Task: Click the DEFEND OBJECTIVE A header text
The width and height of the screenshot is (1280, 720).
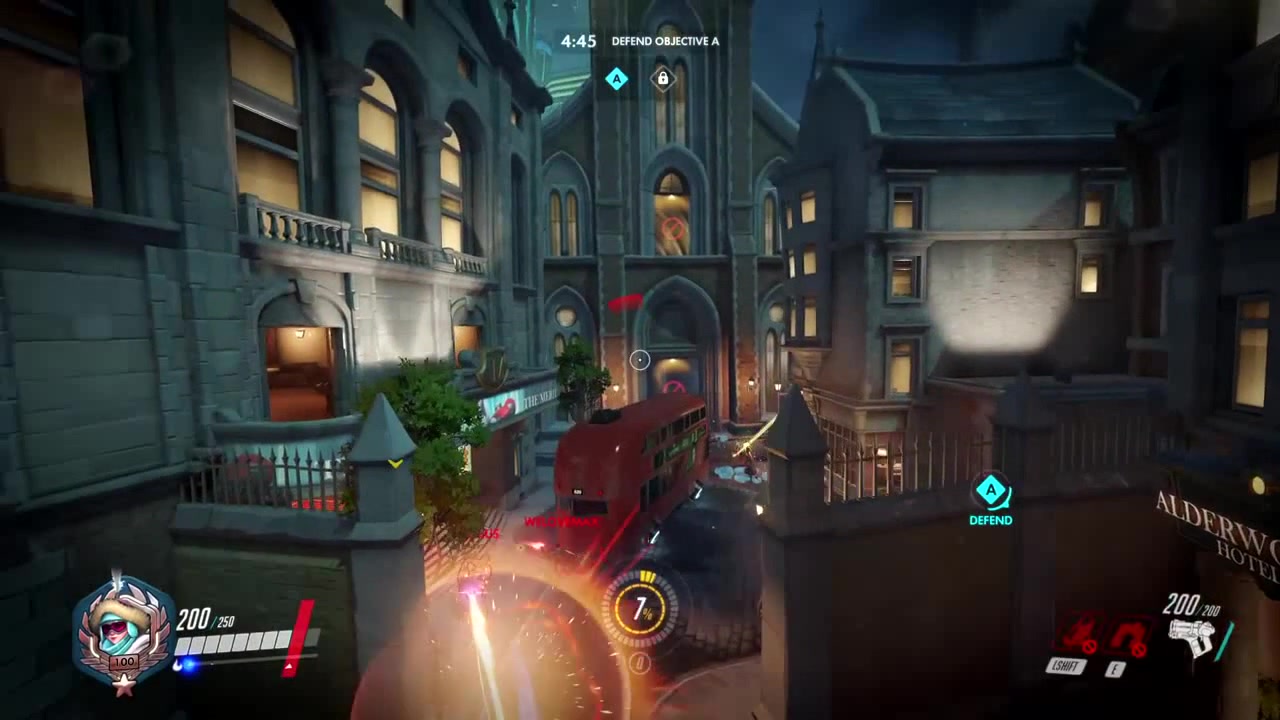Action: pos(666,41)
